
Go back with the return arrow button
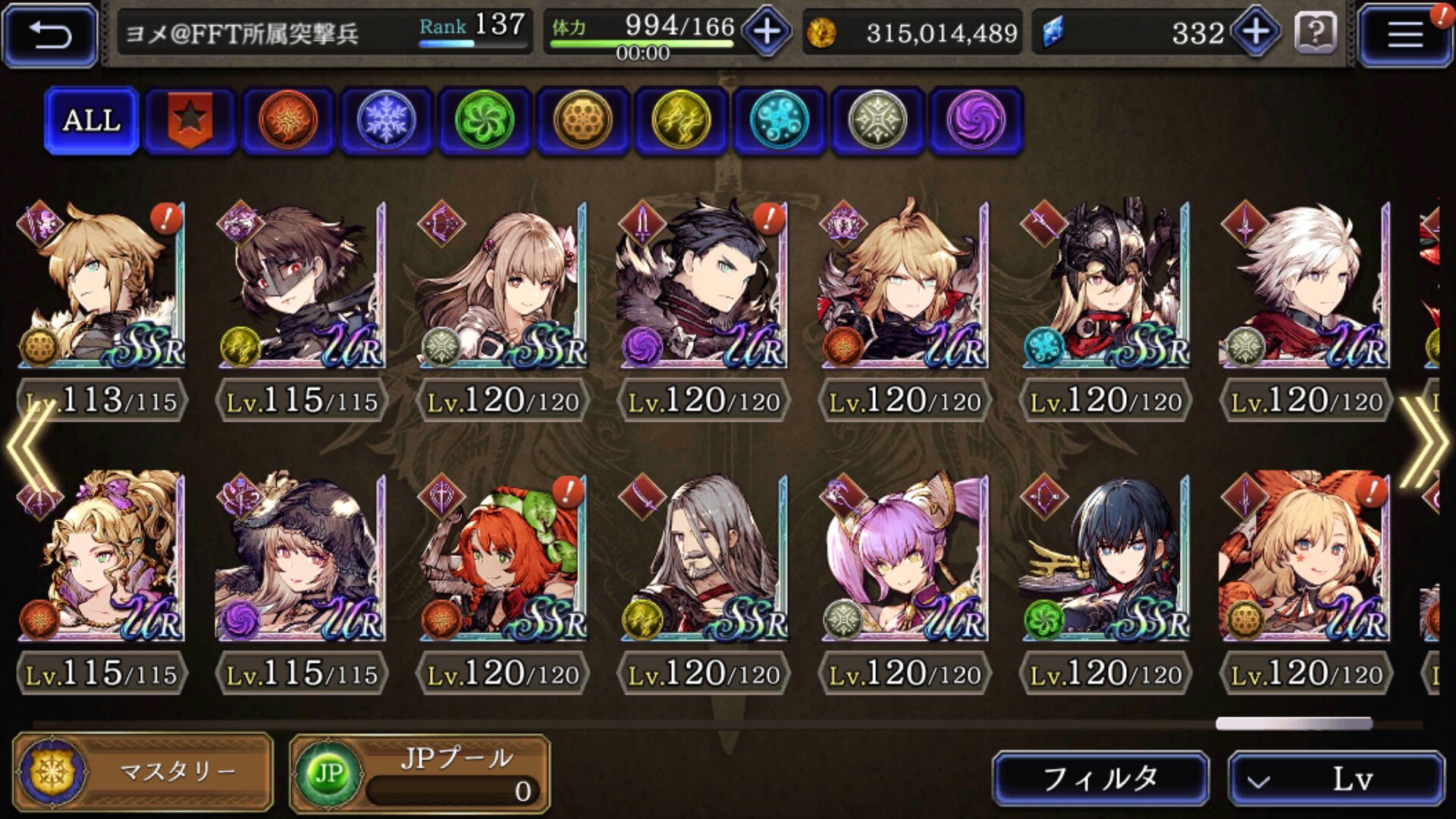50,34
